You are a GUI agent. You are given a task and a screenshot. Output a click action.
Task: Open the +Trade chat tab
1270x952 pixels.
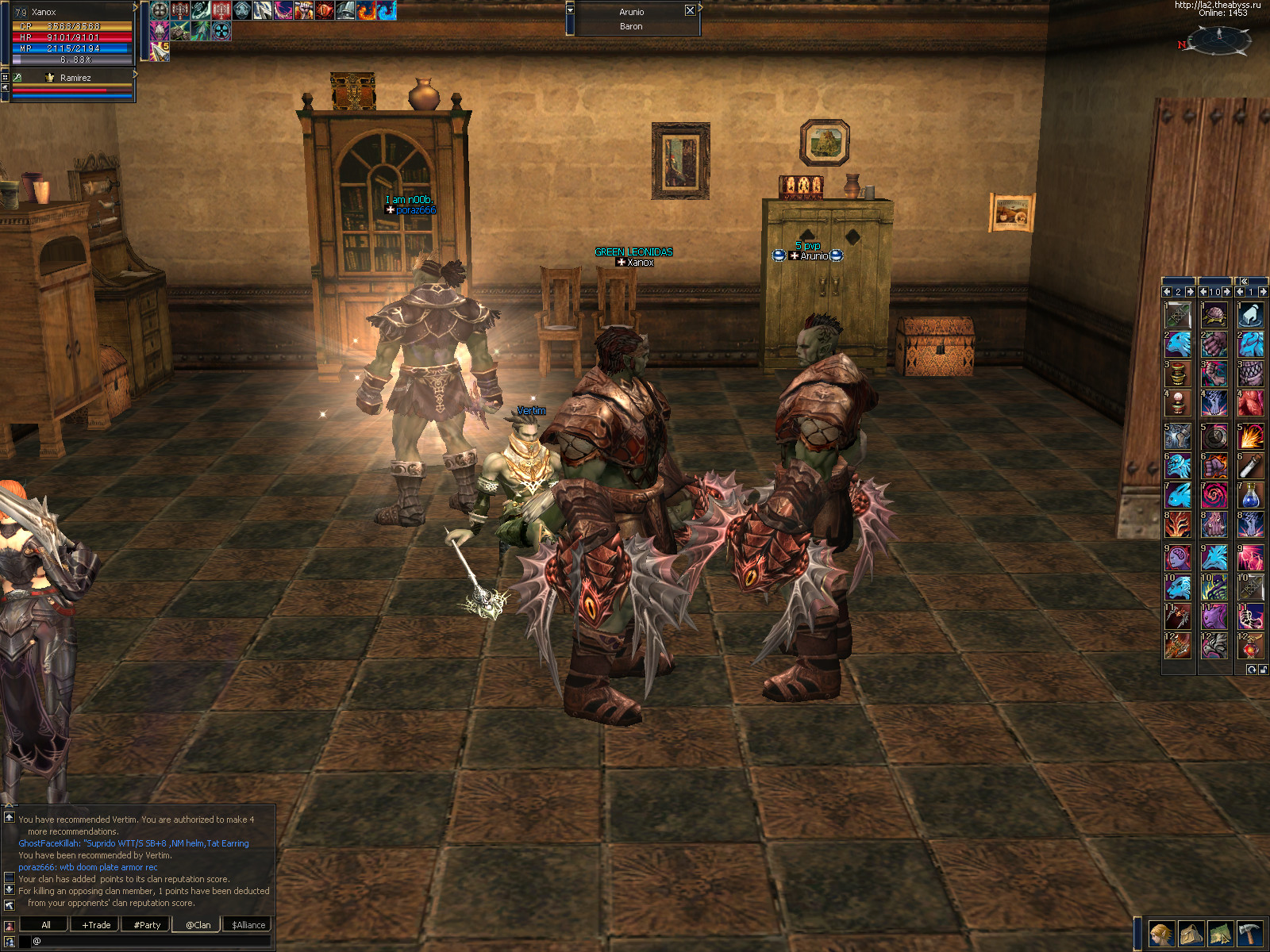(96, 925)
